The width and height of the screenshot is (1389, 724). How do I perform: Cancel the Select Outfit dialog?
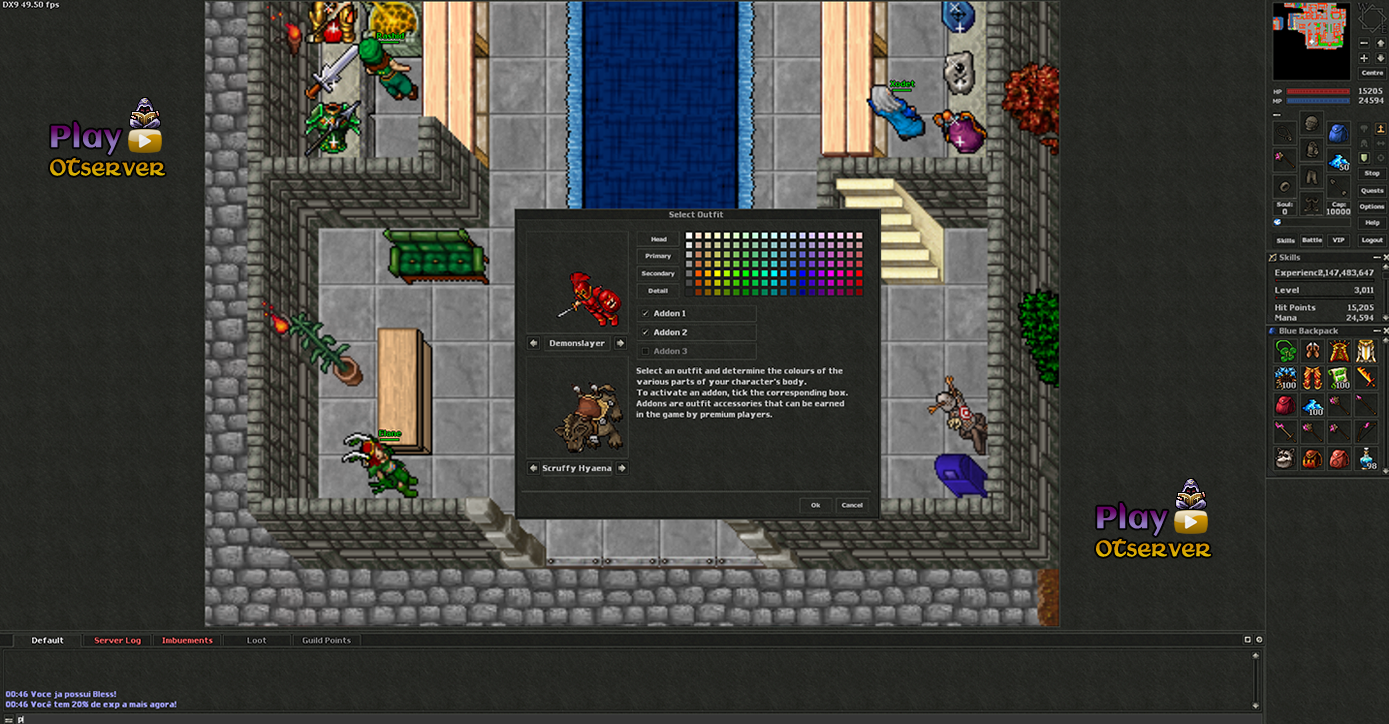pos(852,505)
